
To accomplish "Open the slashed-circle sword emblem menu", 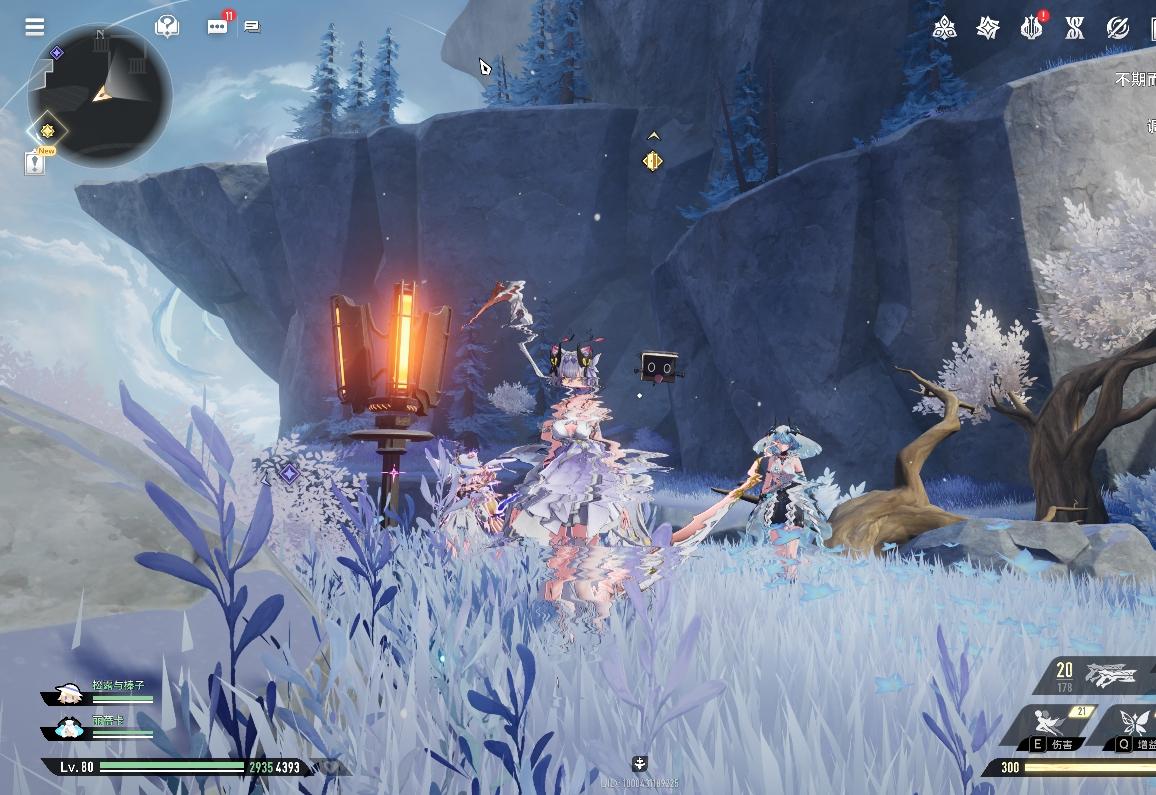I will click(x=1118, y=27).
